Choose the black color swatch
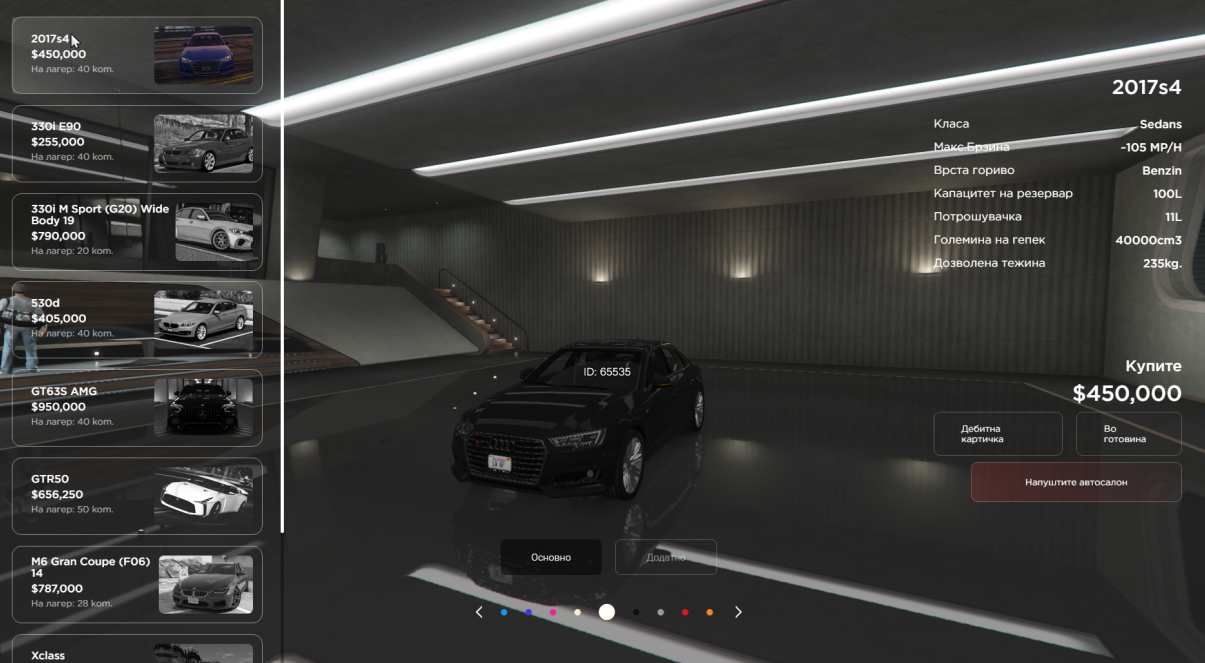1205x663 pixels. [x=636, y=612]
